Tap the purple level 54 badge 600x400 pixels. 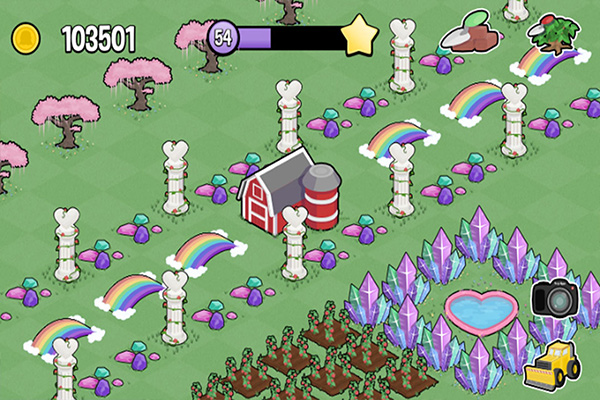pos(223,38)
